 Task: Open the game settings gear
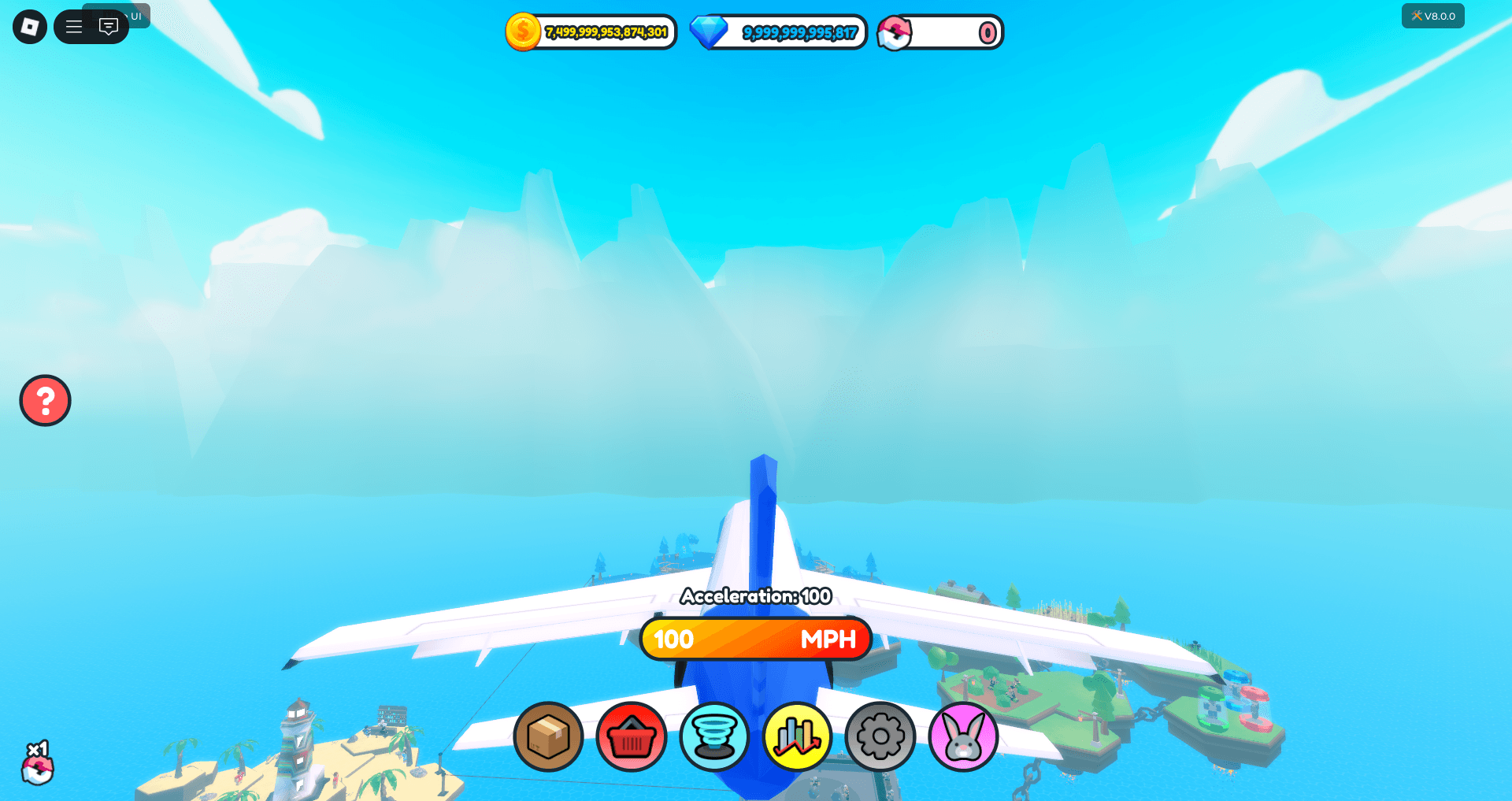click(x=881, y=737)
